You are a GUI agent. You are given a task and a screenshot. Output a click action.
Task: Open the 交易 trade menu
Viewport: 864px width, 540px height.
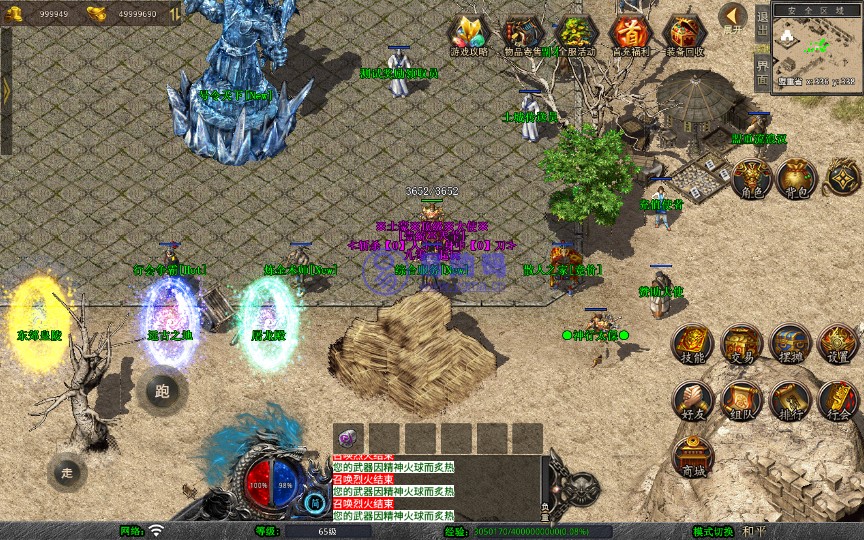coord(741,343)
